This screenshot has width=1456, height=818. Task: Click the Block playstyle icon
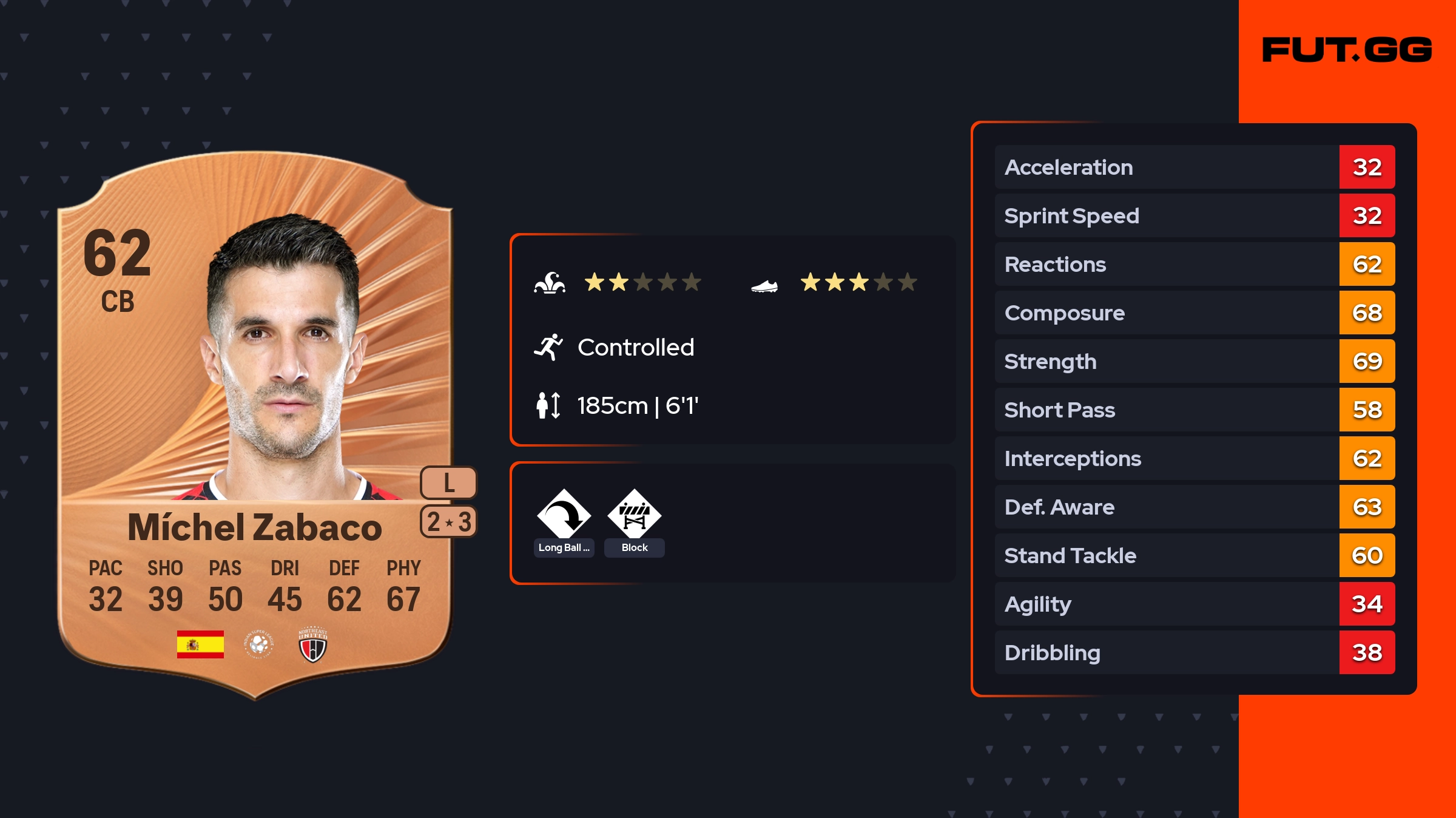click(x=634, y=515)
